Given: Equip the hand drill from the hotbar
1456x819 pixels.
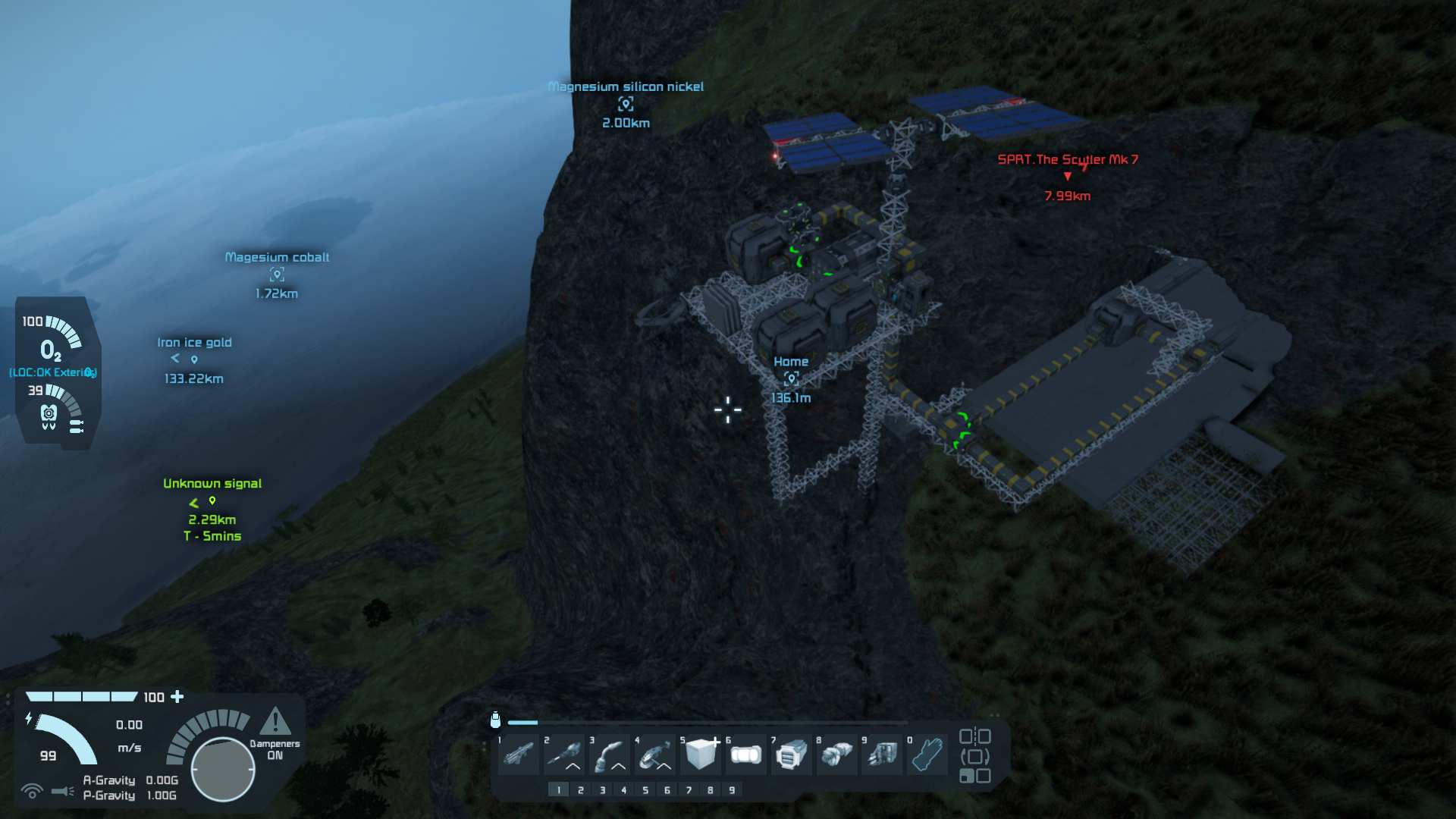Looking at the screenshot, I should [x=564, y=755].
